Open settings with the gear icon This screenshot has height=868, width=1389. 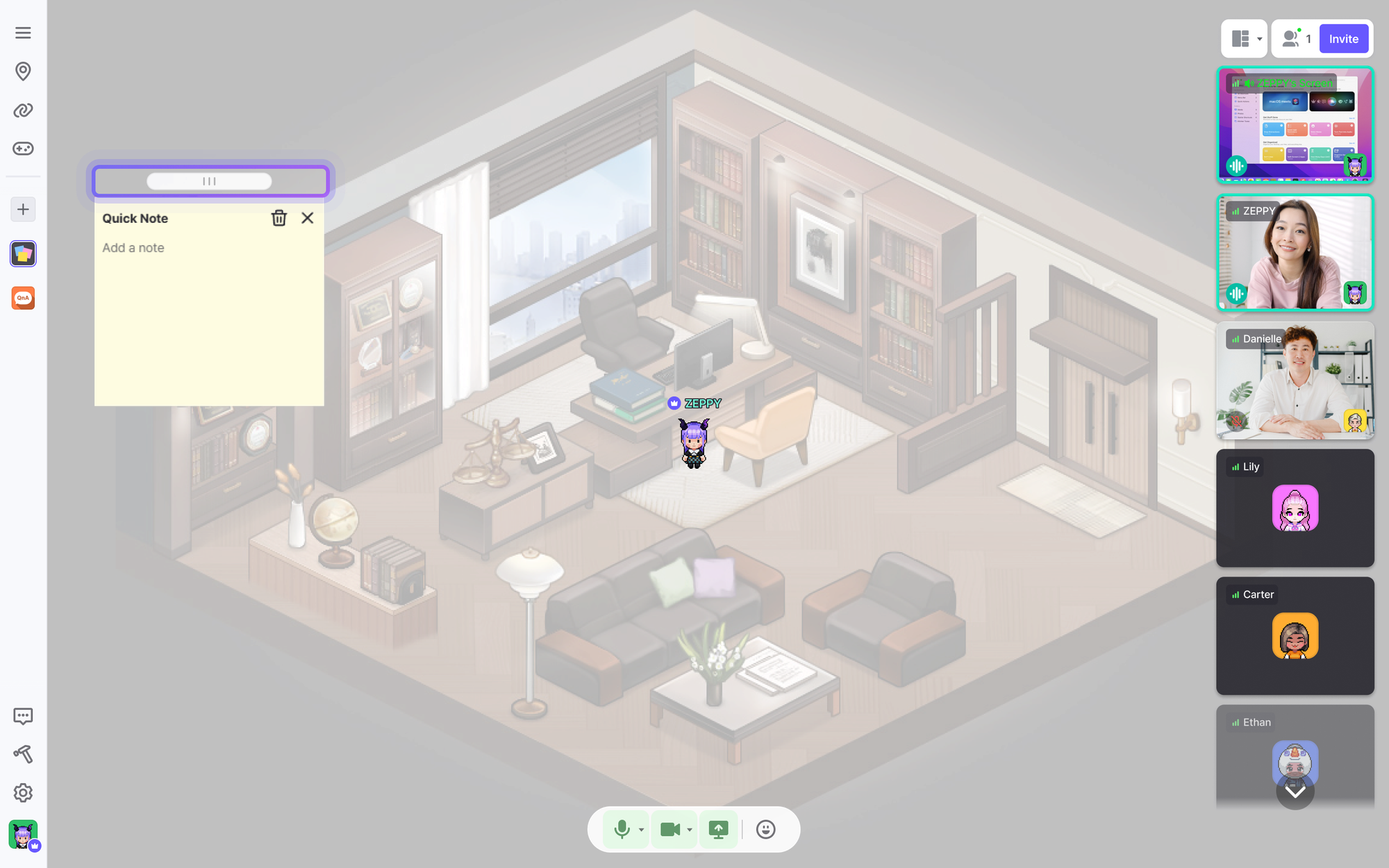tap(23, 792)
